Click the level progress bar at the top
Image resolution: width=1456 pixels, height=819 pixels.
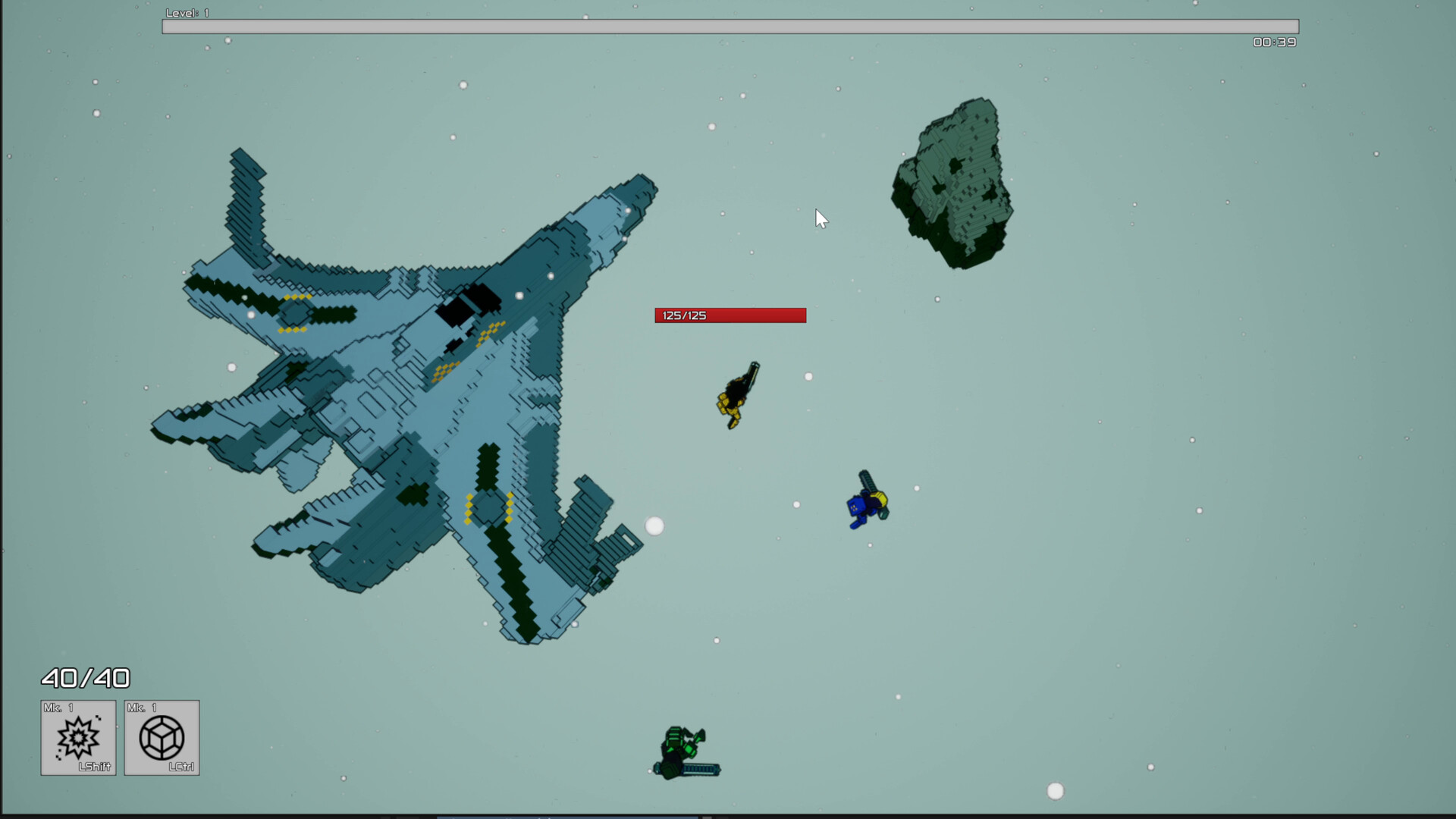(x=730, y=27)
